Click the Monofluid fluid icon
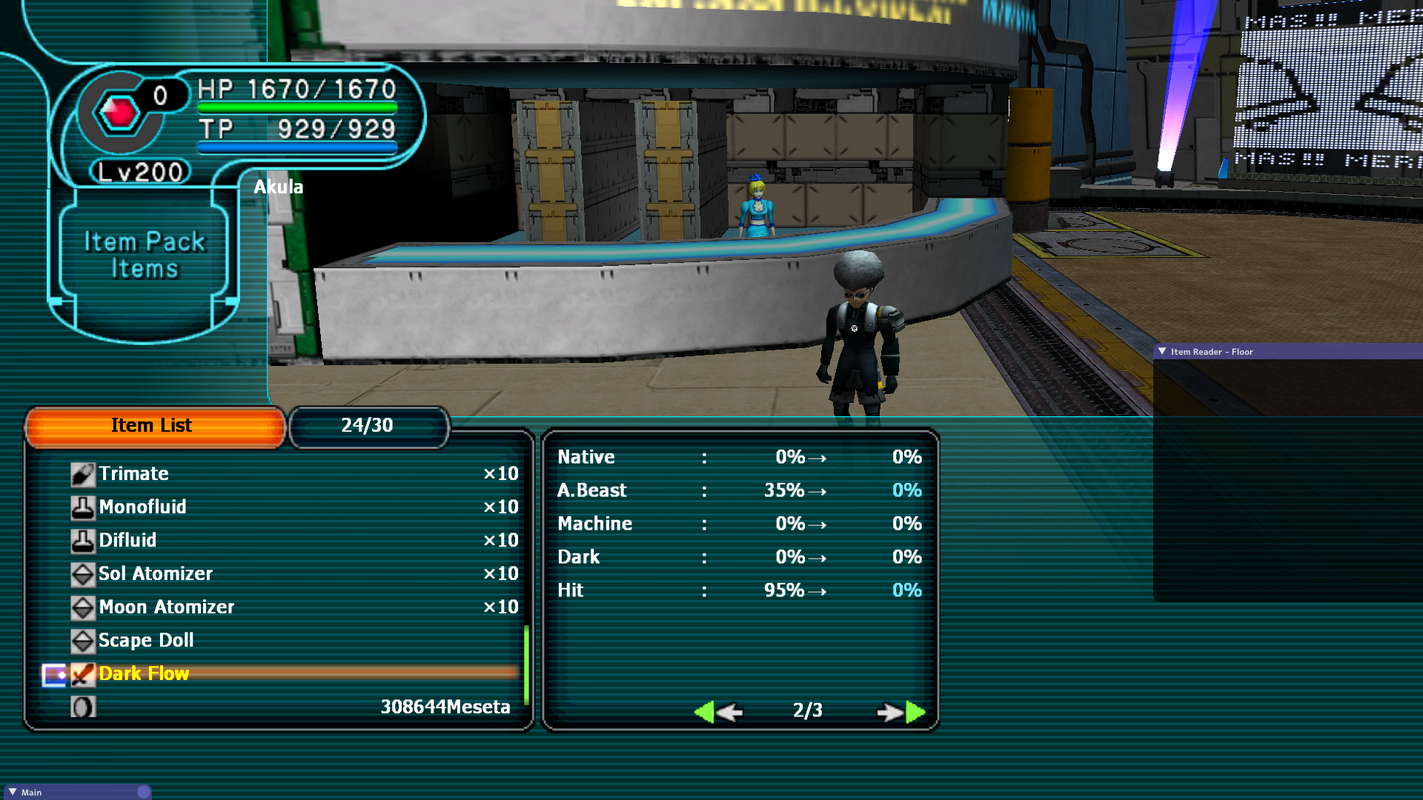 coord(83,507)
